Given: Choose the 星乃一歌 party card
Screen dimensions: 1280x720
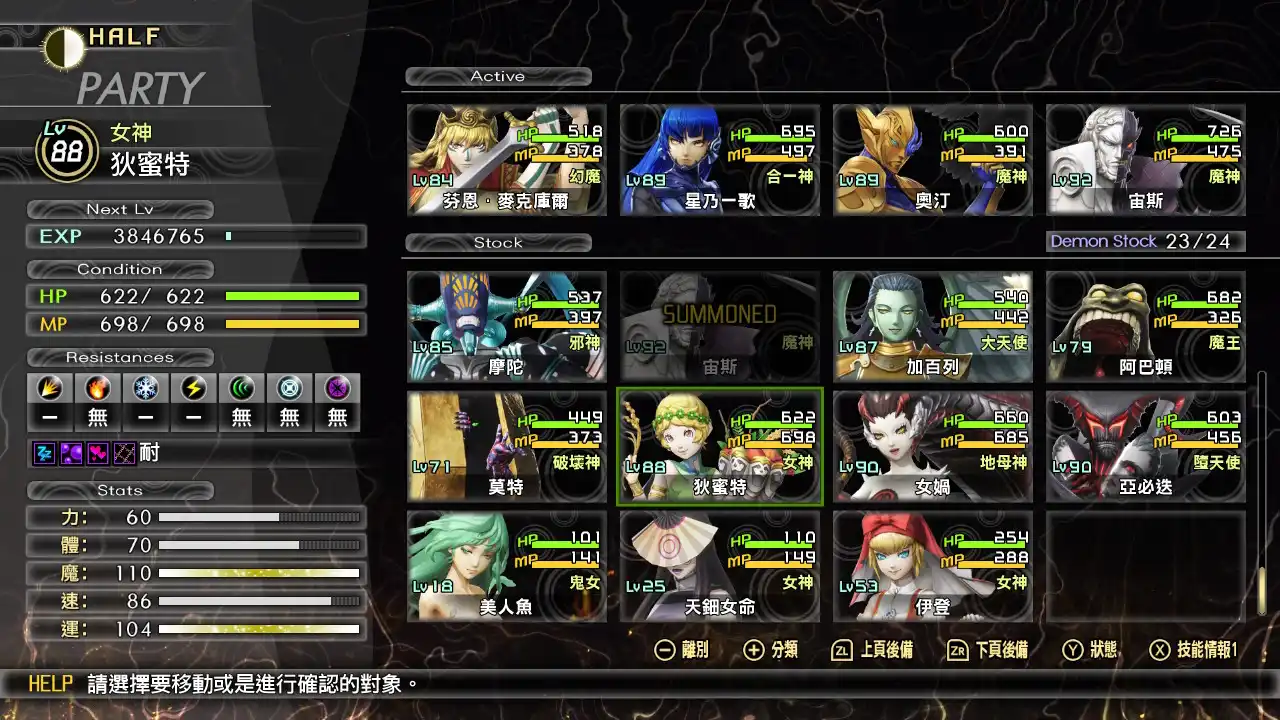Looking at the screenshot, I should tap(720, 160).
